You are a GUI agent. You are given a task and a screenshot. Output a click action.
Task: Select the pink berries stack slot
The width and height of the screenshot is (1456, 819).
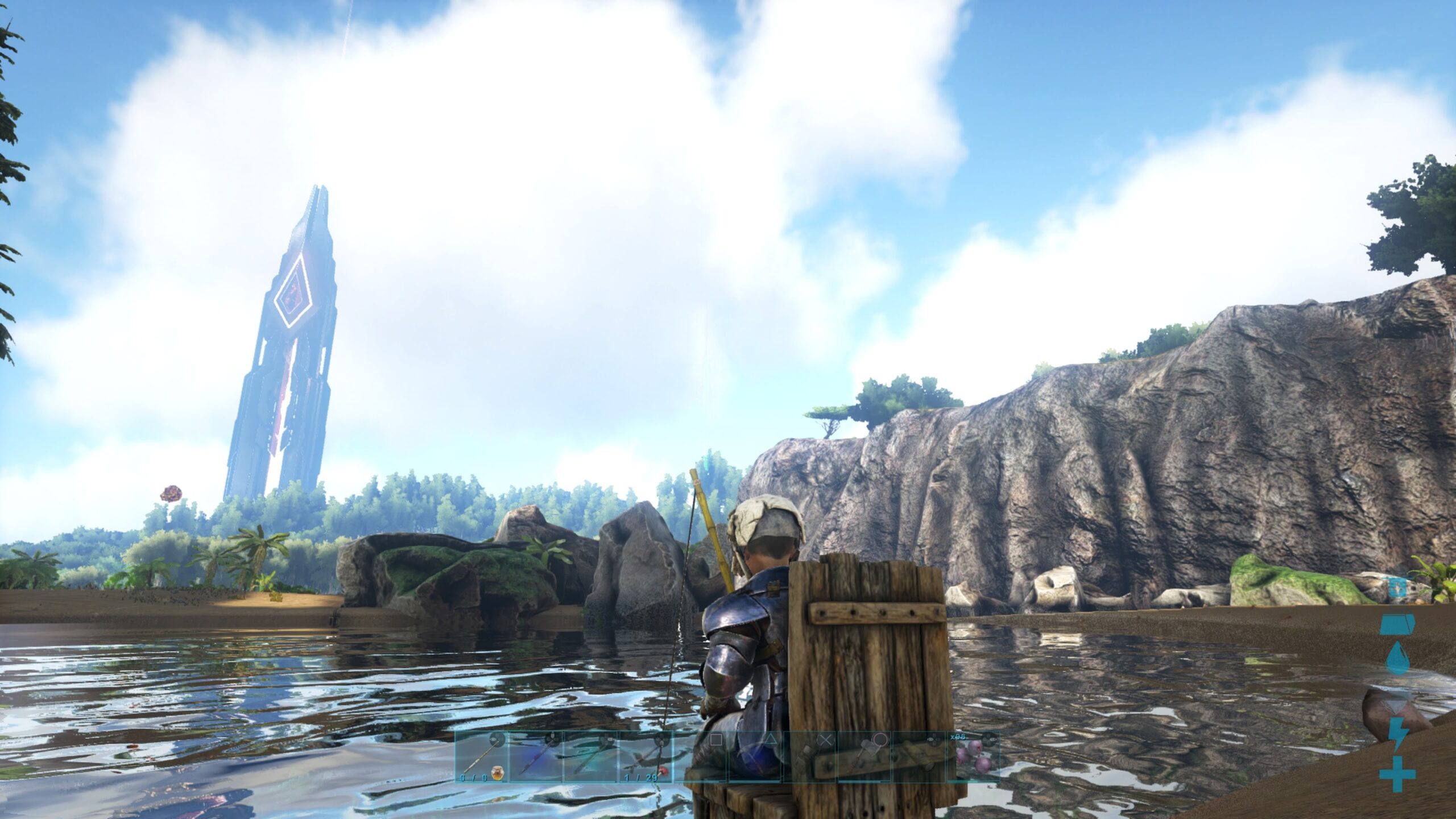click(972, 756)
